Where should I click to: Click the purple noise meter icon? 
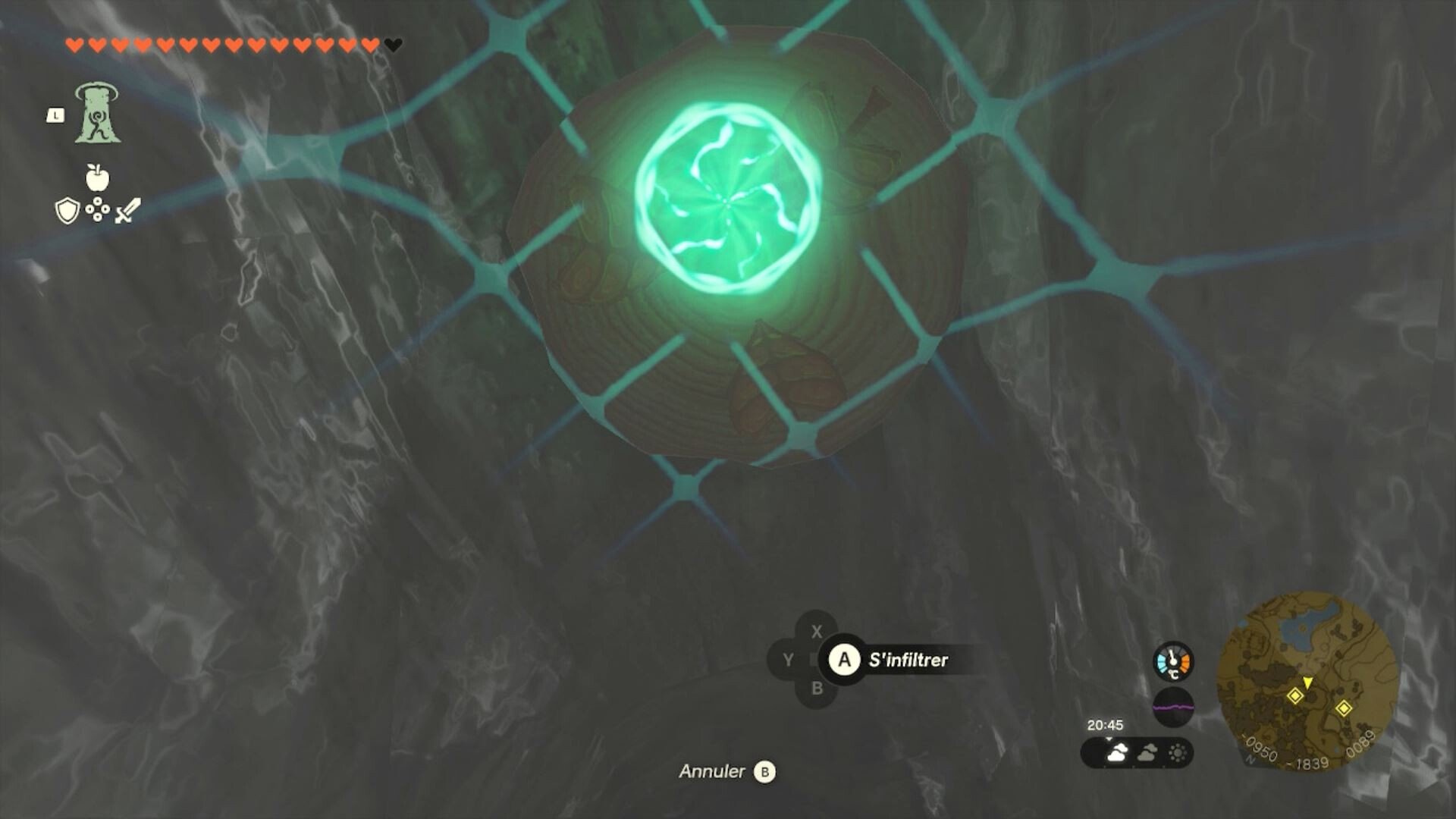coord(1174,707)
